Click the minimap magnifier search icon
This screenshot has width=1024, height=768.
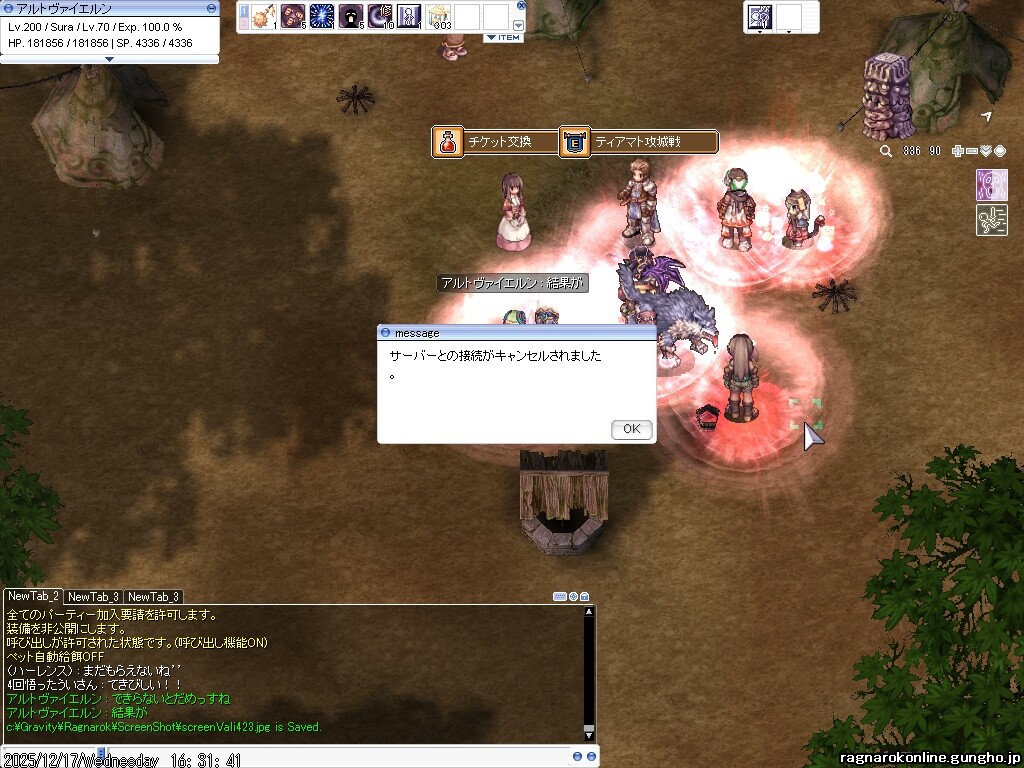(886, 151)
